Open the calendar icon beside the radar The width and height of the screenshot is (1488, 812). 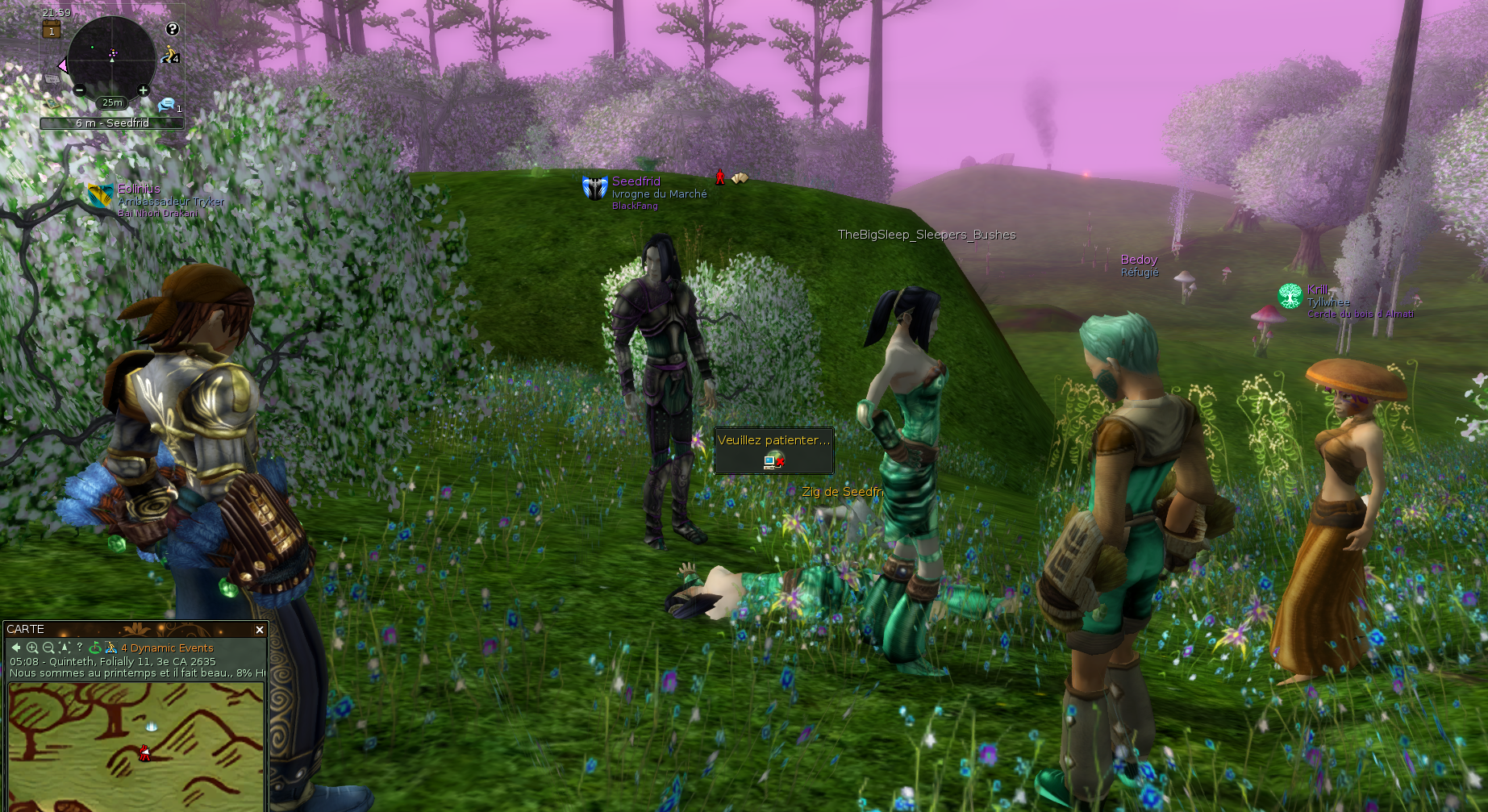pos(52,31)
